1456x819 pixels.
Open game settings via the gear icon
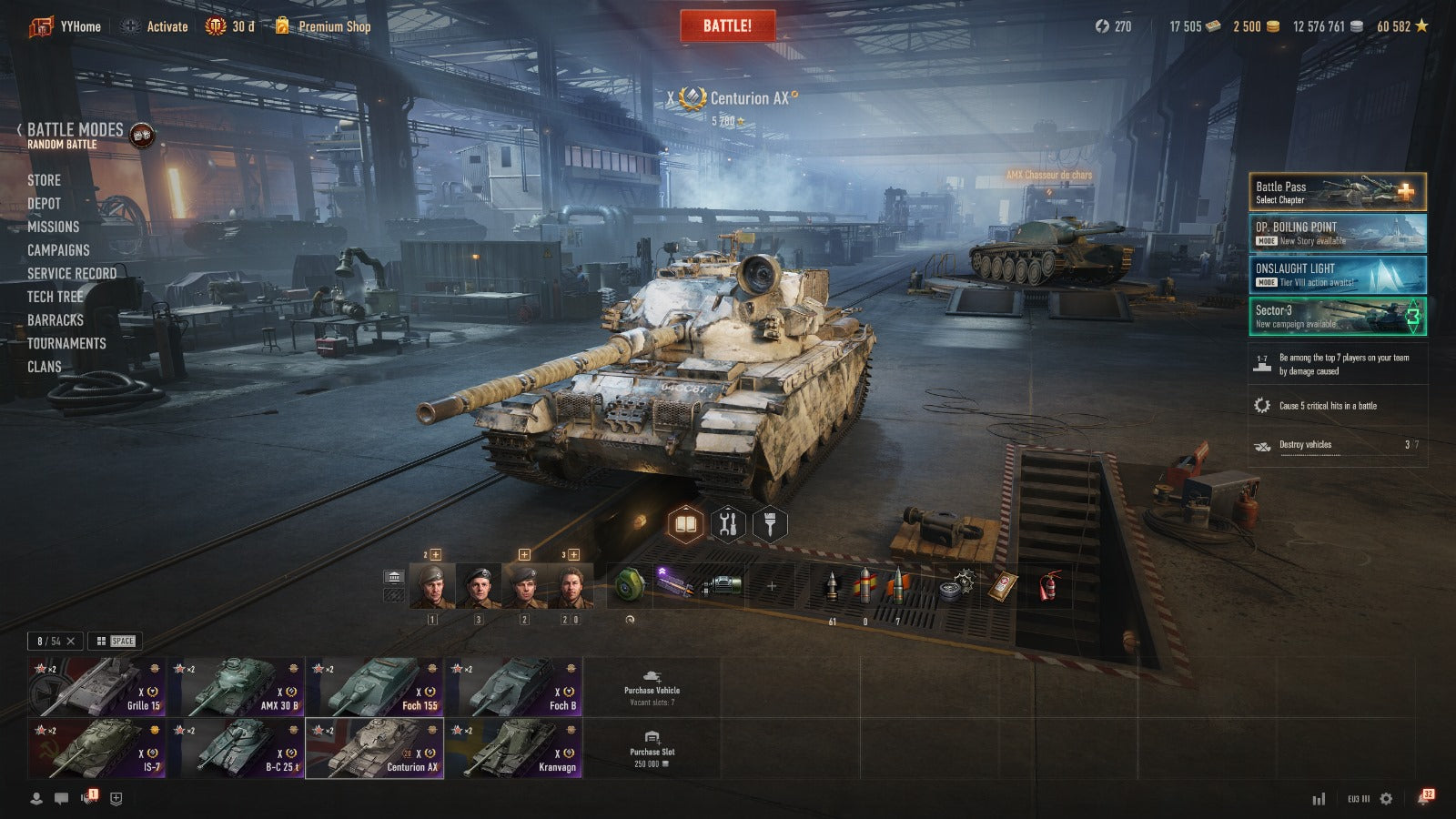[1386, 798]
